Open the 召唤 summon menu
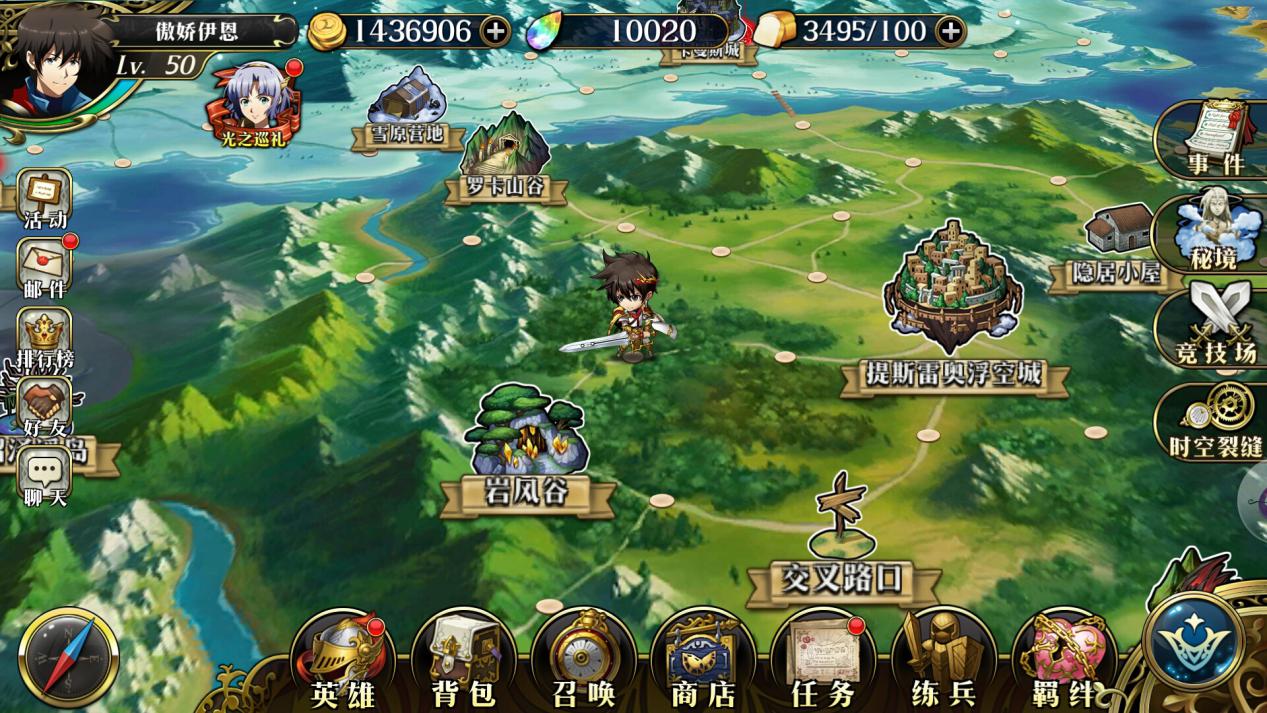 tap(583, 660)
